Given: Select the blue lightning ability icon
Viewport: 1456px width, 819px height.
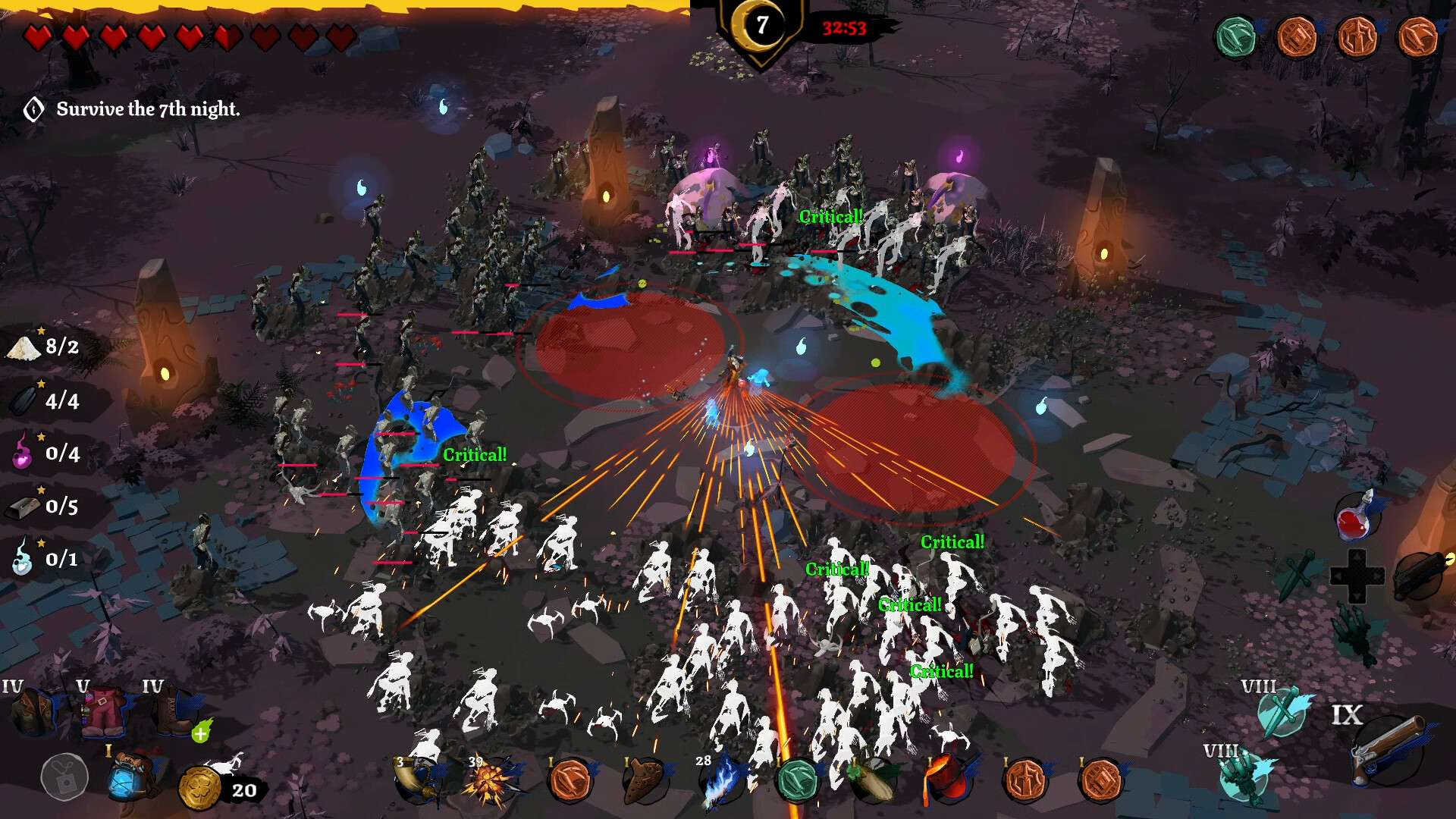Looking at the screenshot, I should pos(720,781).
